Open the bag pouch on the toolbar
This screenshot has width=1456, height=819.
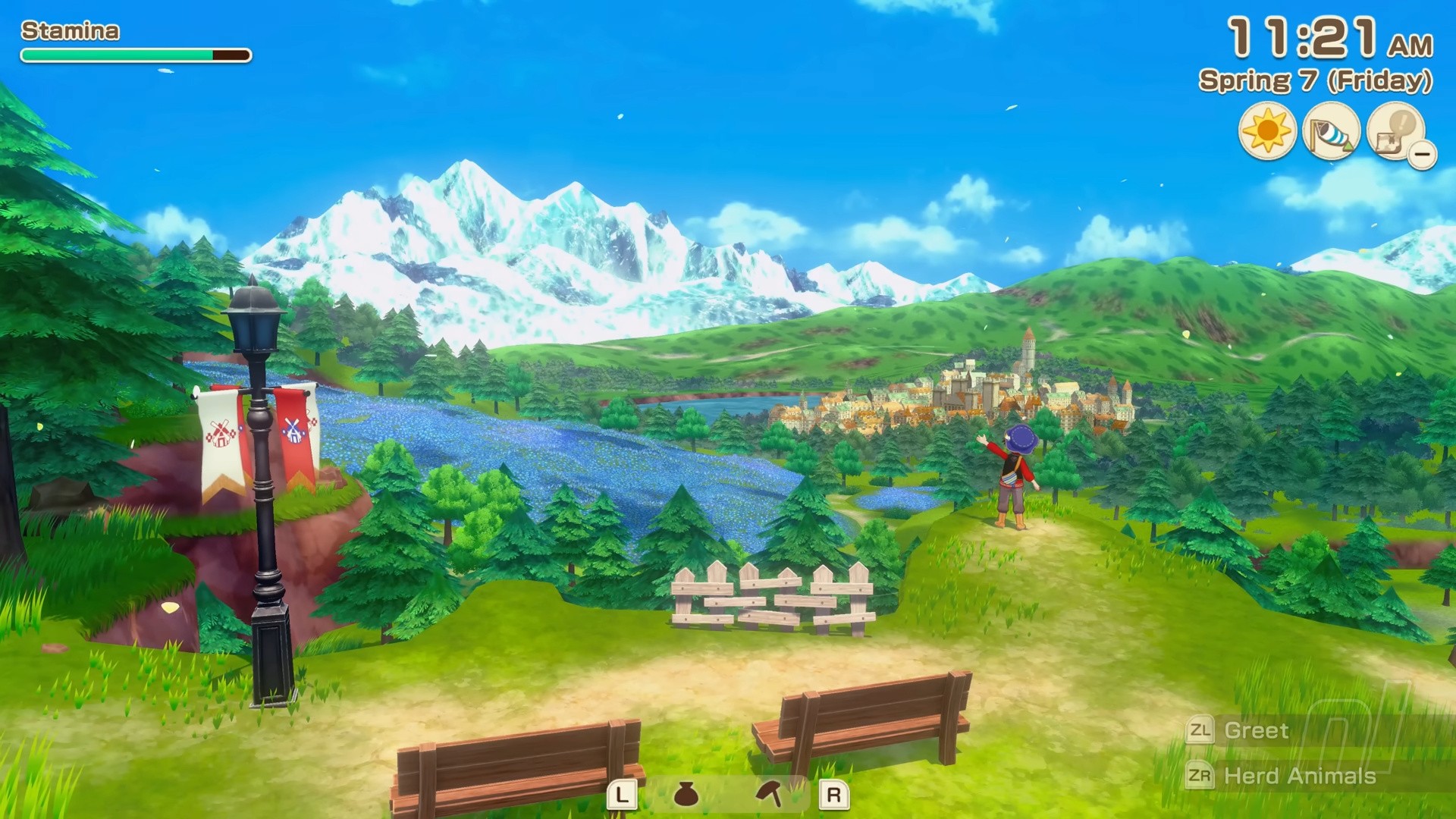[x=686, y=794]
